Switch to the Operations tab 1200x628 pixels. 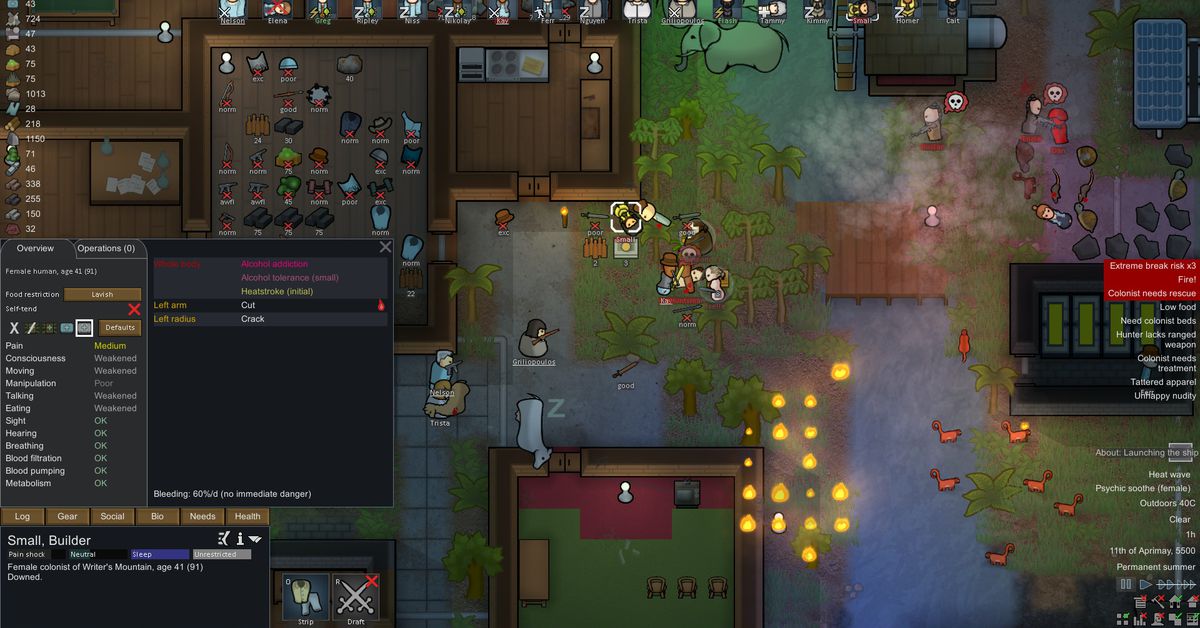click(x=106, y=248)
